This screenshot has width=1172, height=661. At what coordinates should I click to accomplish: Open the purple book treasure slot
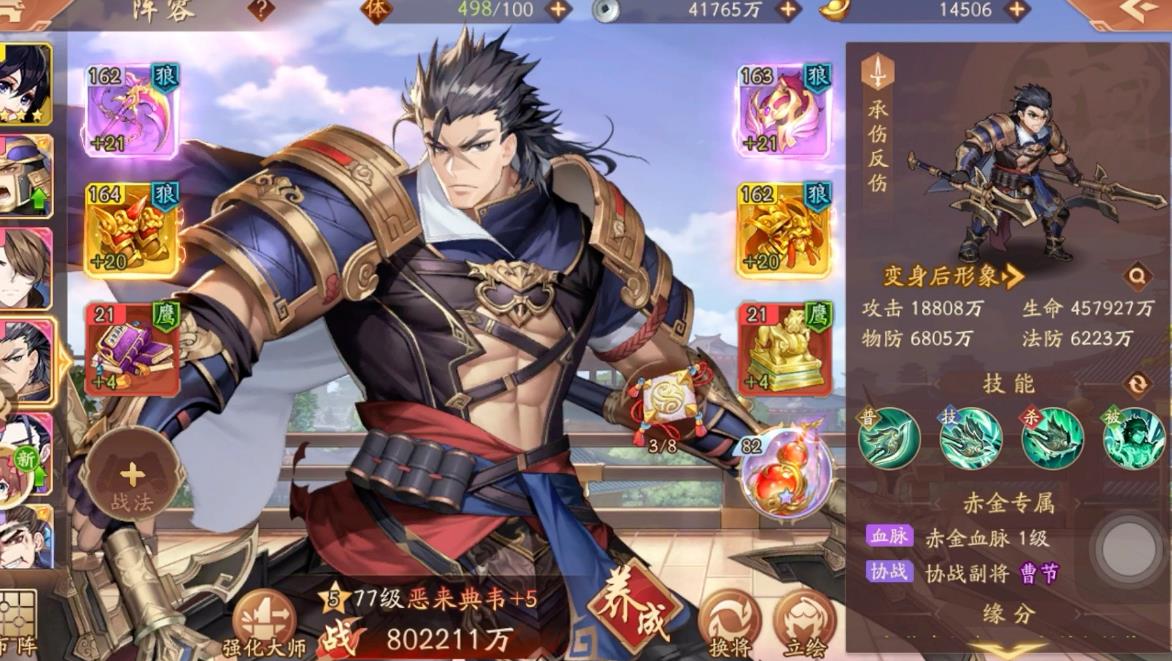(133, 348)
